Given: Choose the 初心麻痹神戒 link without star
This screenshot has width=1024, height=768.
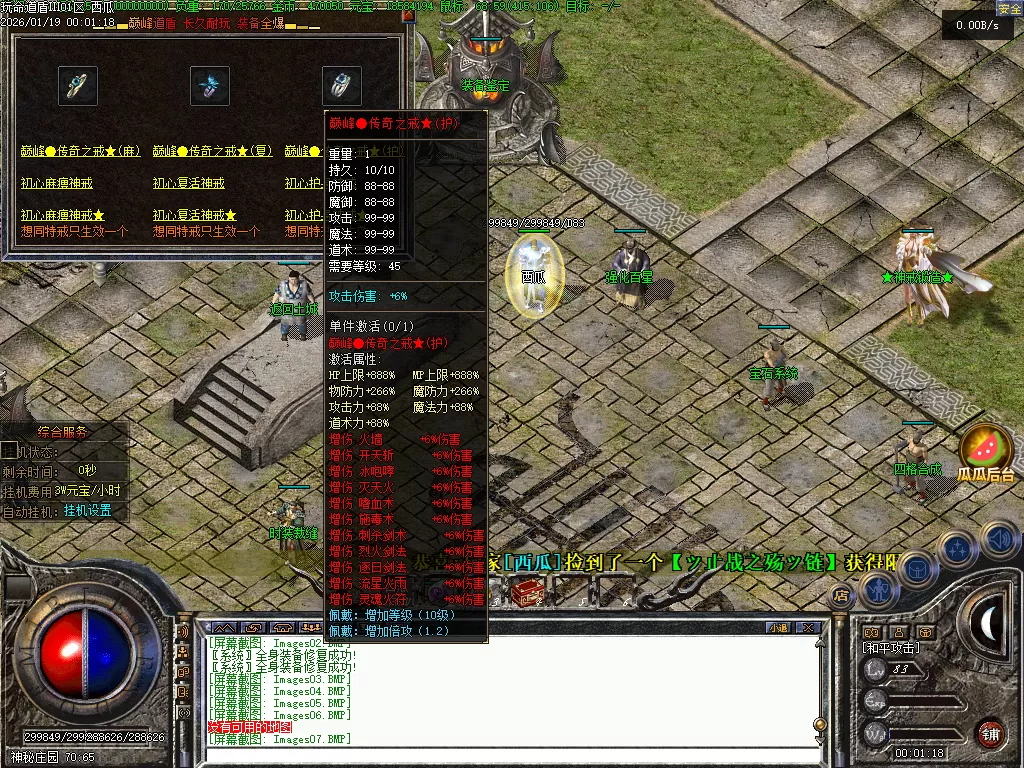Looking at the screenshot, I should (x=57, y=184).
